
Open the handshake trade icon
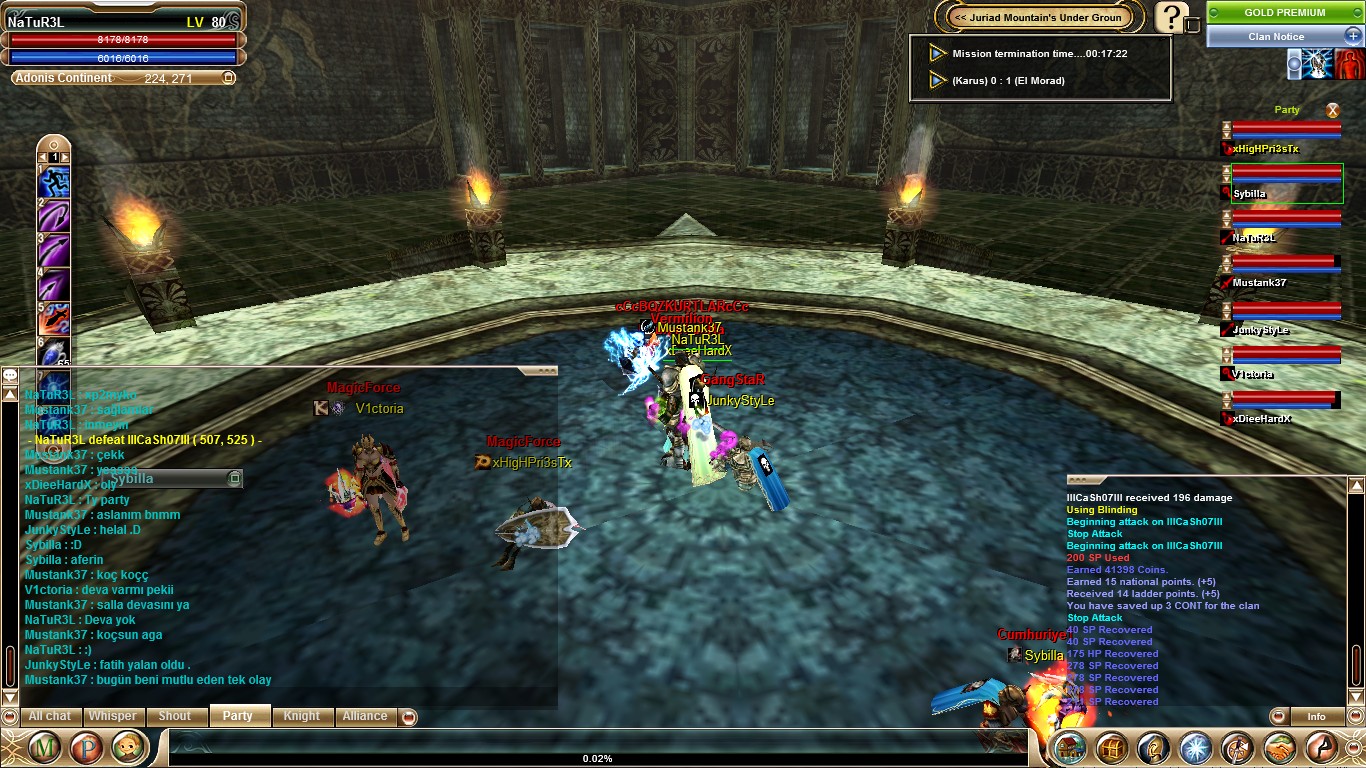coord(1280,747)
